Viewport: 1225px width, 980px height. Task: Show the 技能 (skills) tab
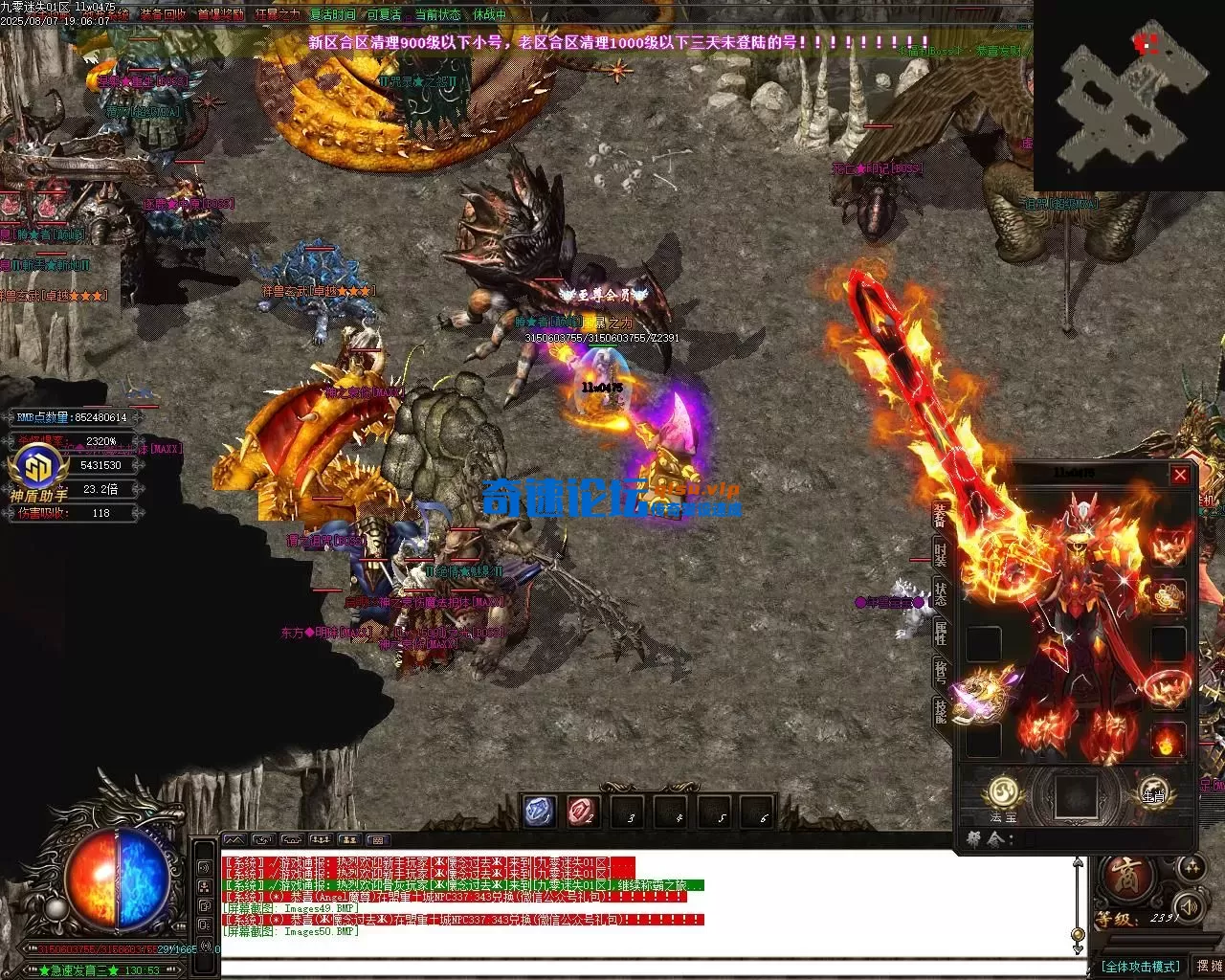940,710
